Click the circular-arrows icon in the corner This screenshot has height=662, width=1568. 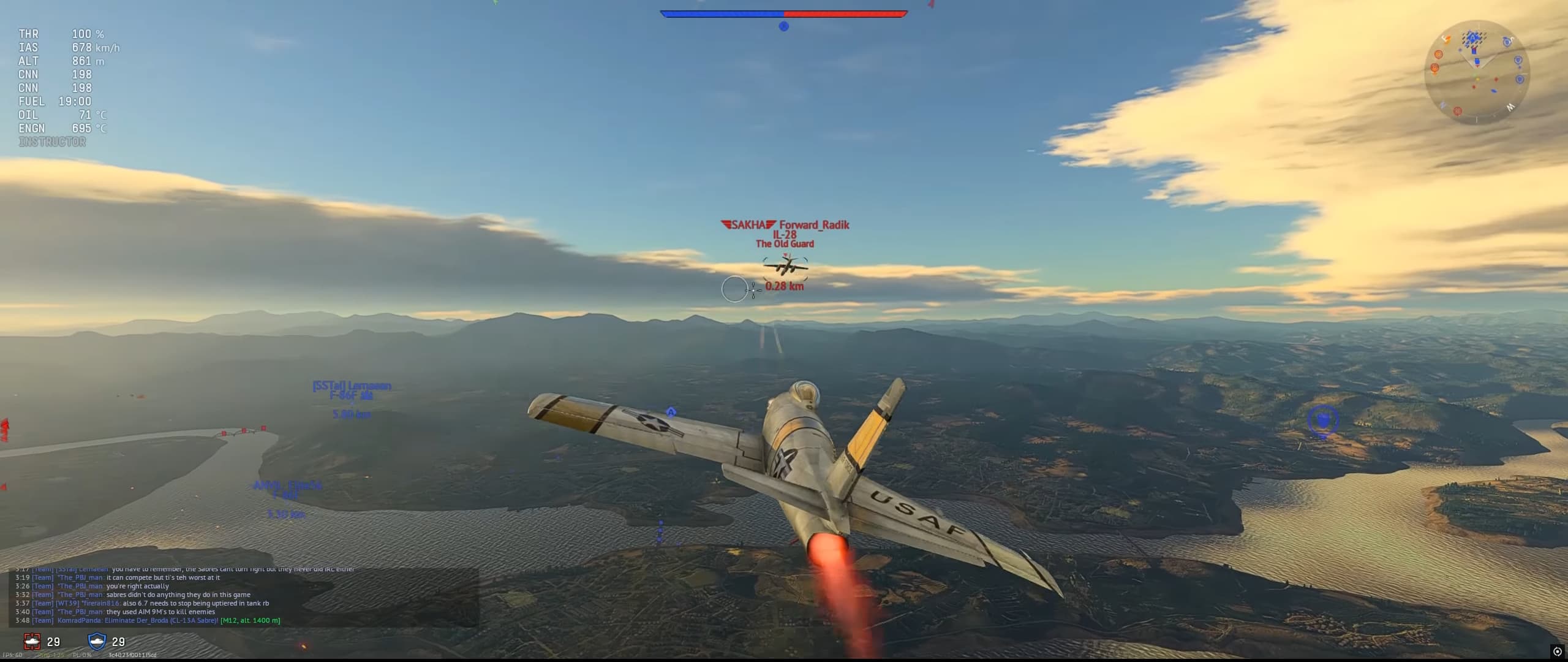tap(1557, 652)
